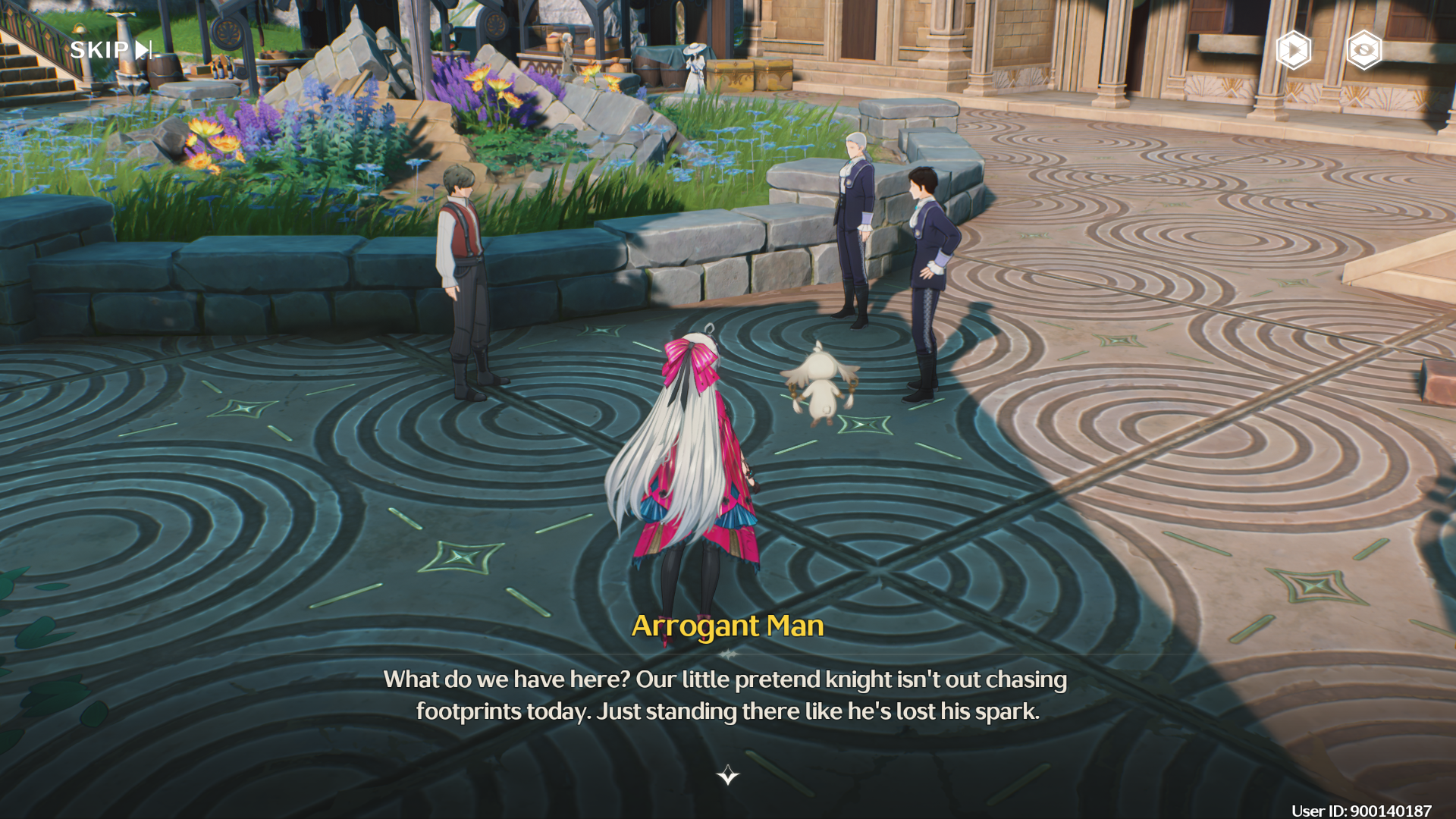Skip the cutscene dialogue
This screenshot has width=1456, height=819.
coord(111,50)
